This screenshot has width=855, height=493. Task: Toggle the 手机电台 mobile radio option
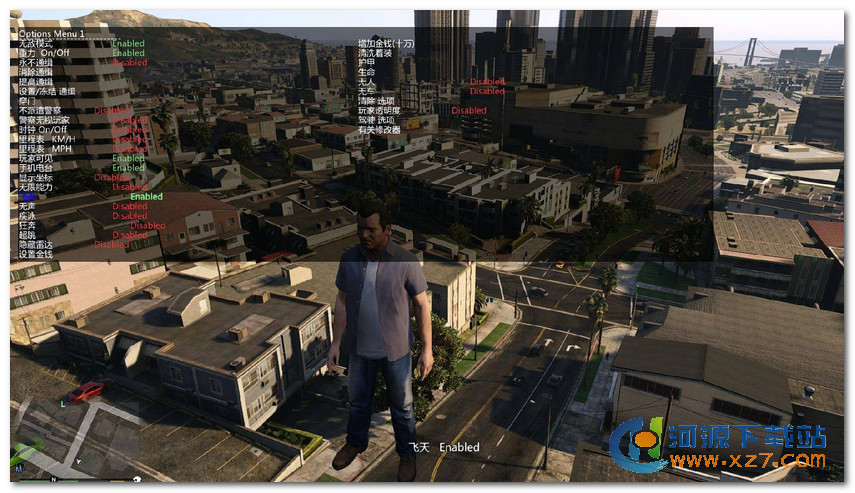click(36, 168)
